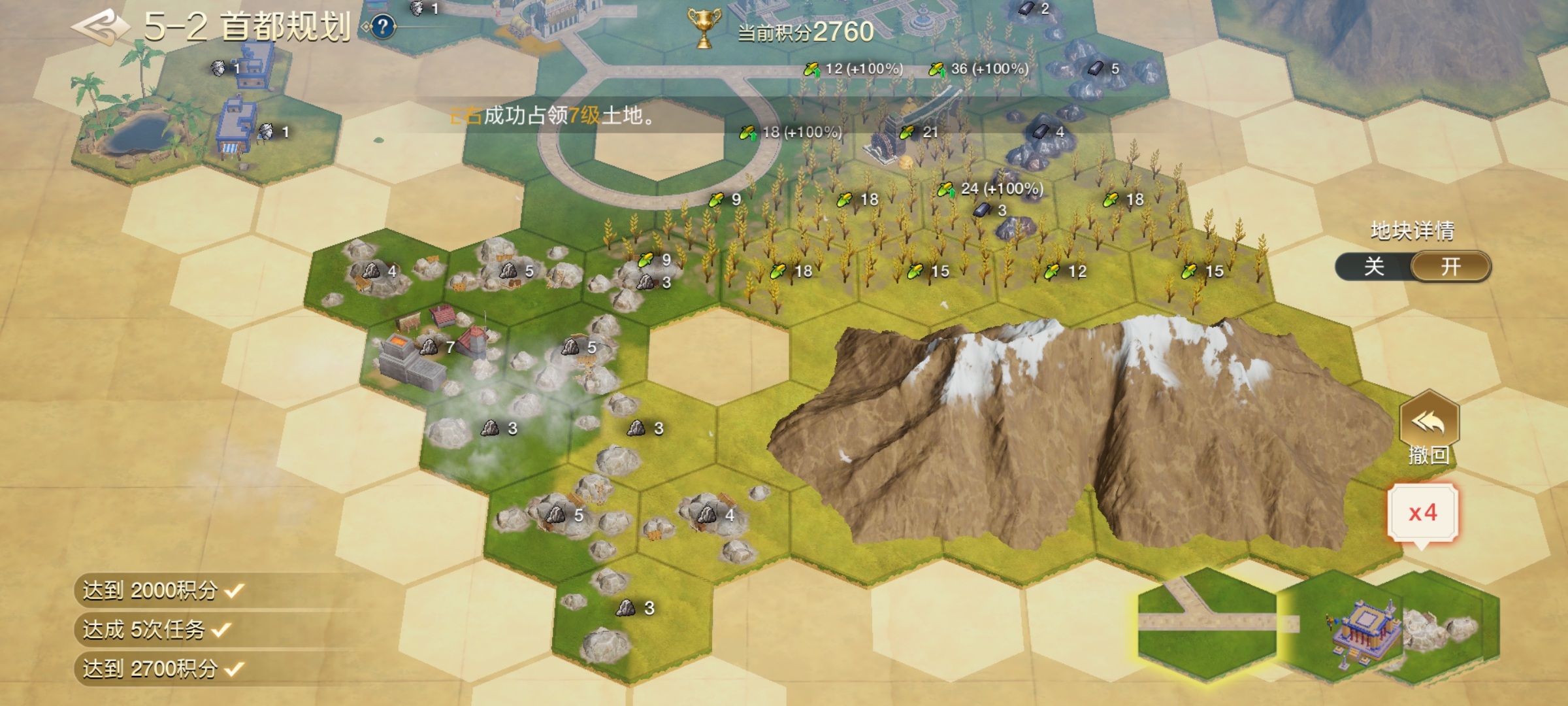Turn tile details off with 关
The image size is (1568, 706).
1374,267
